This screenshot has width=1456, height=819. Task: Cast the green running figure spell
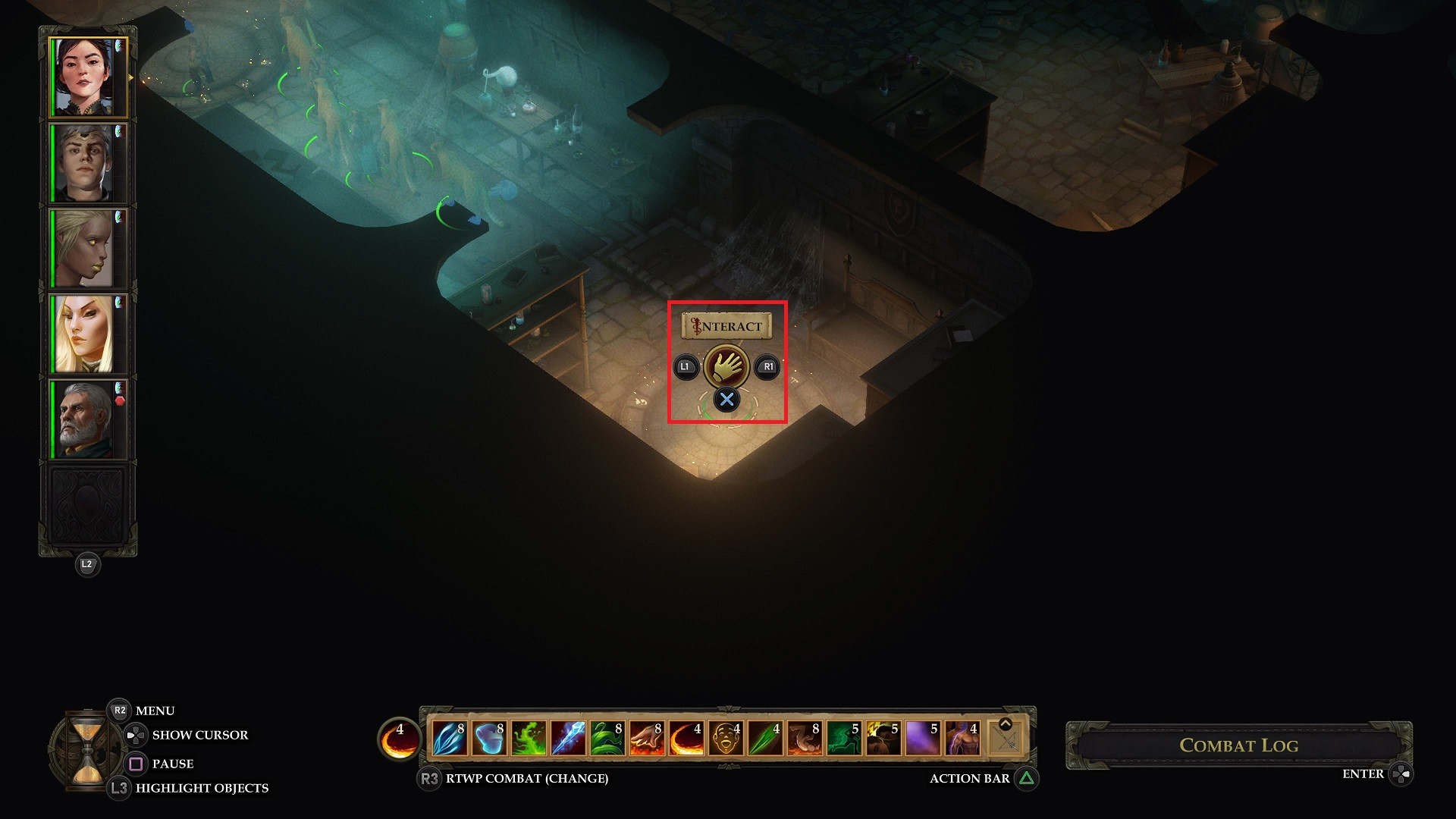tap(844, 739)
